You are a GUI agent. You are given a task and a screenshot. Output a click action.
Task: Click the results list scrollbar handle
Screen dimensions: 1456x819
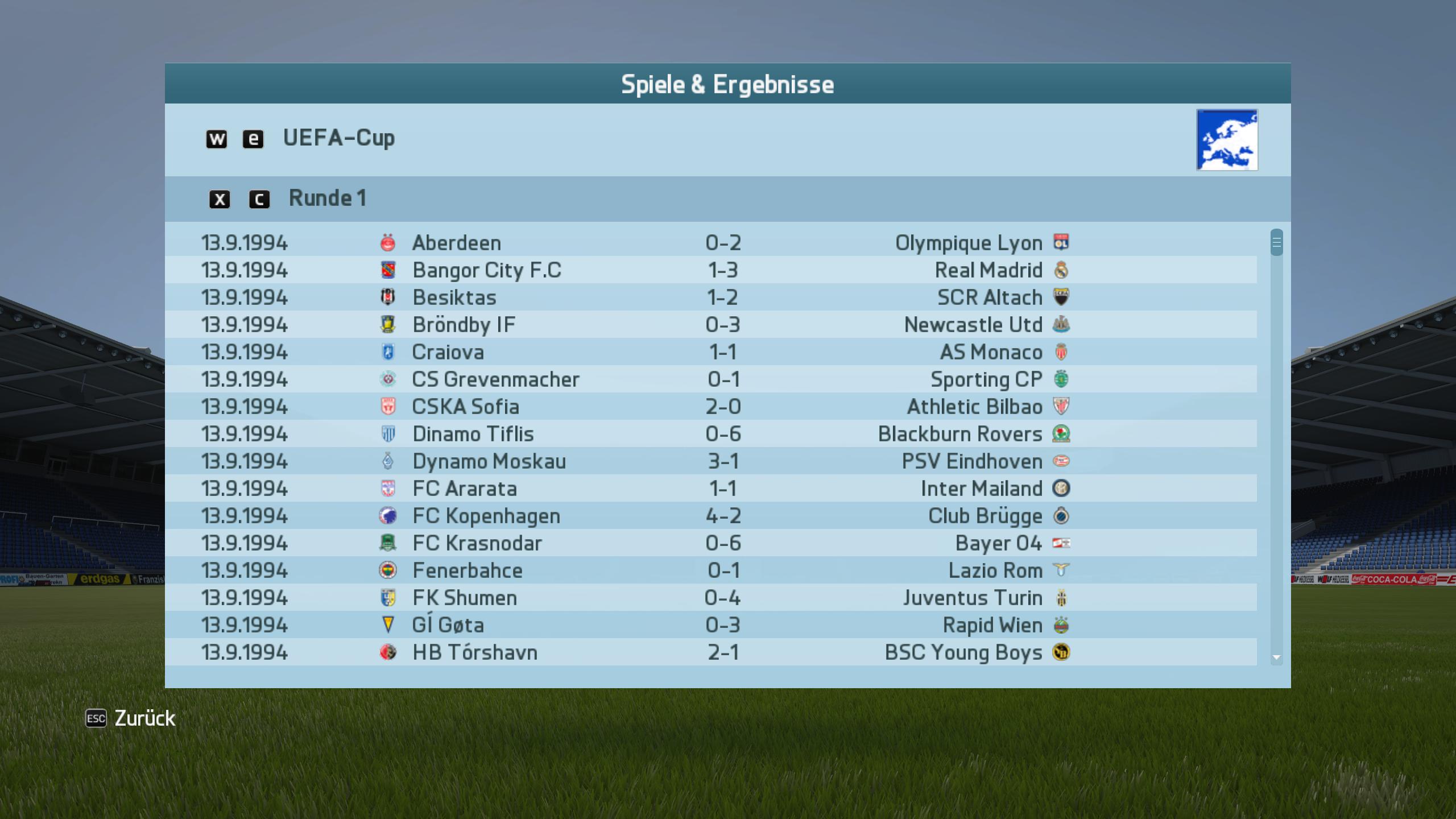(x=1276, y=243)
